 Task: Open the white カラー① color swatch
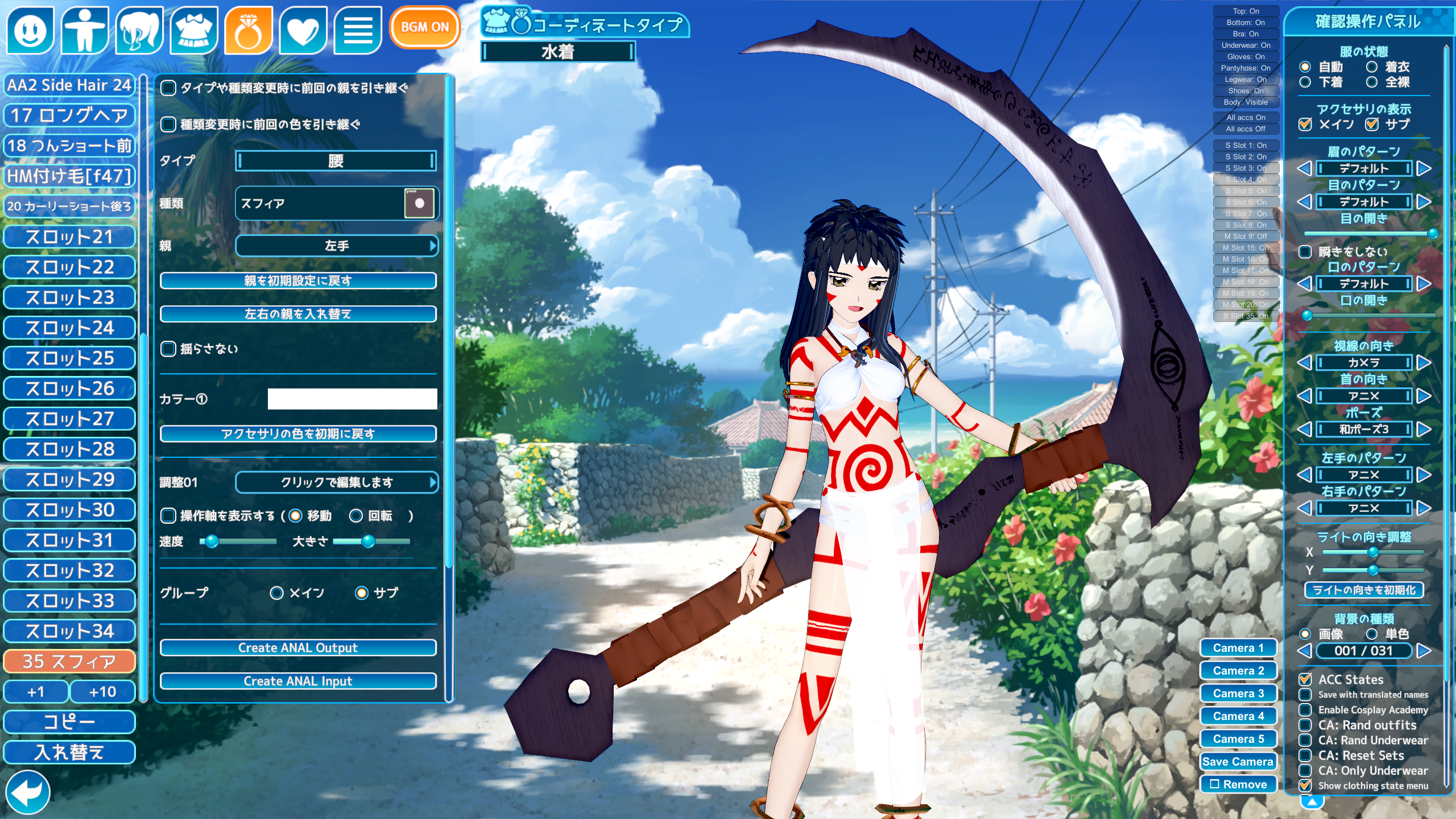click(352, 399)
